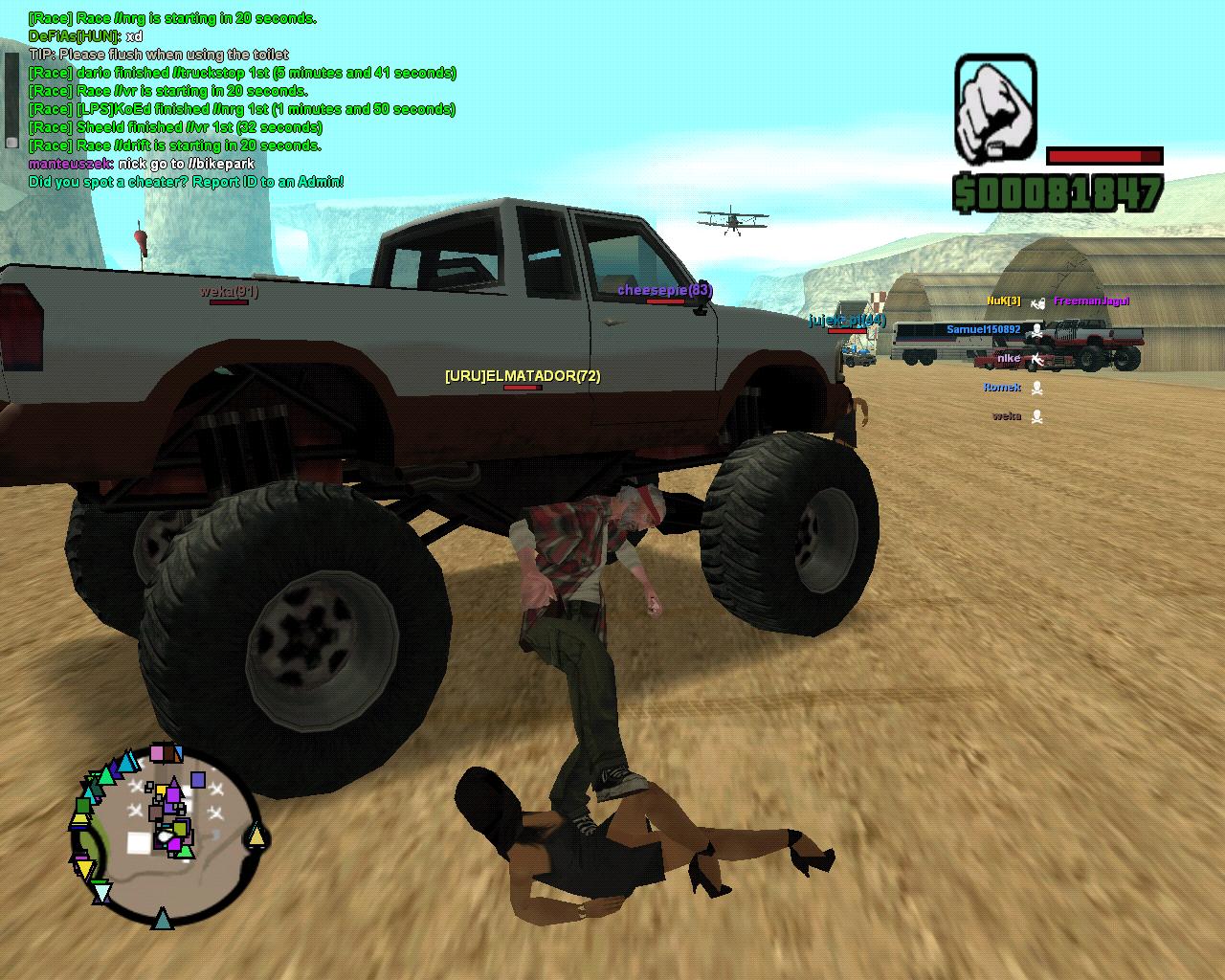This screenshot has width=1225, height=980.
Task: Select FreemanJagul in the kill feed
Action: (1091, 301)
